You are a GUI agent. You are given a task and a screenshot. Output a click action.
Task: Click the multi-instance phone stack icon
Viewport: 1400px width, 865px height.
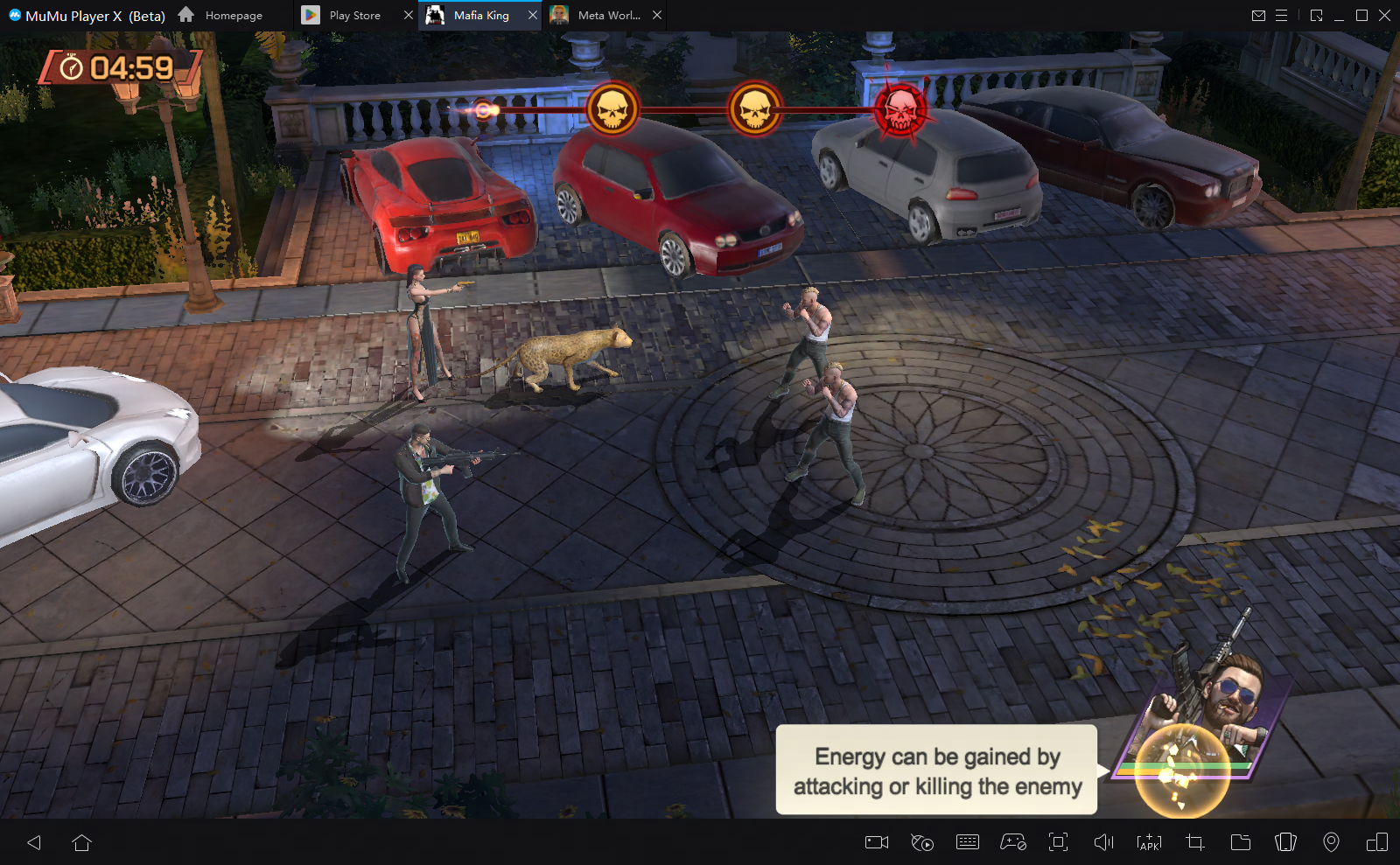pos(1285,842)
